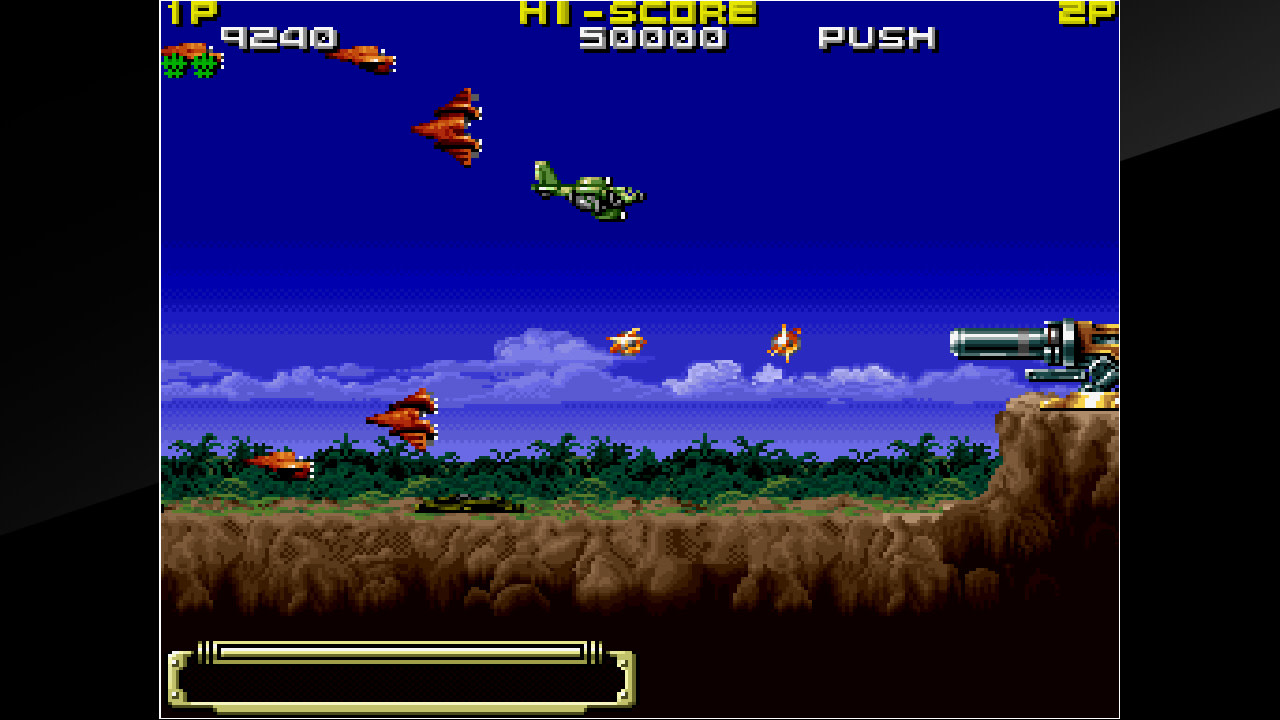Click the rightmost green bomb stock marker
This screenshot has width=1280, height=720.
click(x=204, y=68)
